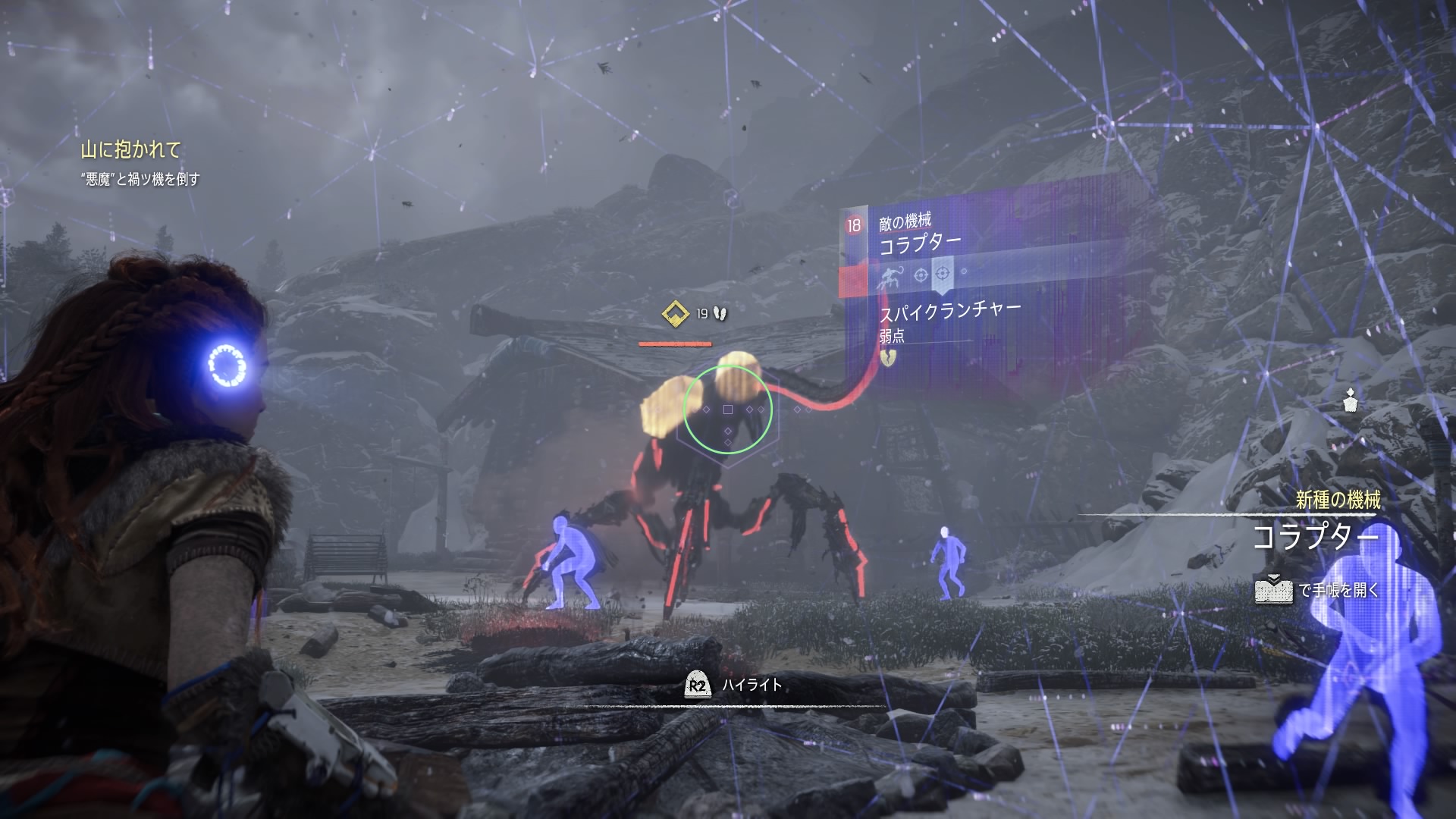
Task: Click the red level 18 badge
Action: coord(854,224)
